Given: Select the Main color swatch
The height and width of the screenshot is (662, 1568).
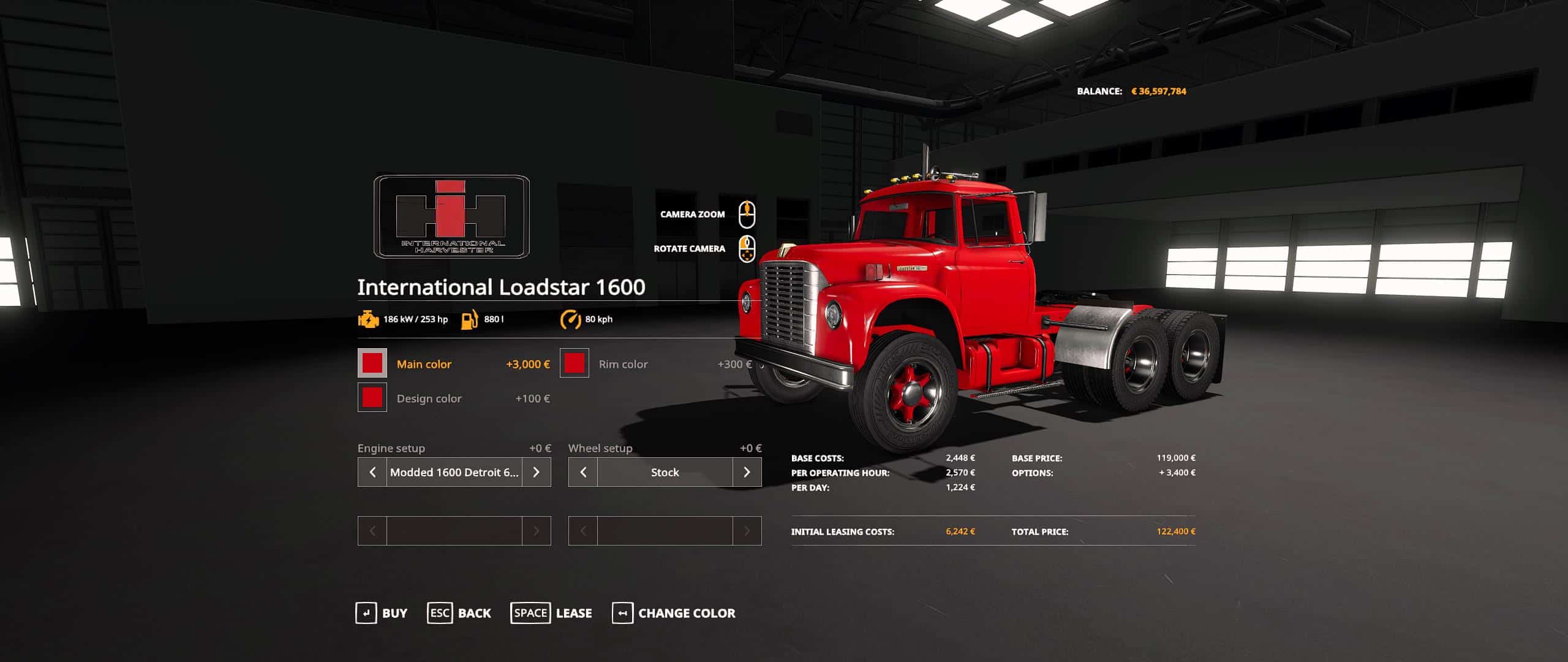Looking at the screenshot, I should [x=372, y=363].
